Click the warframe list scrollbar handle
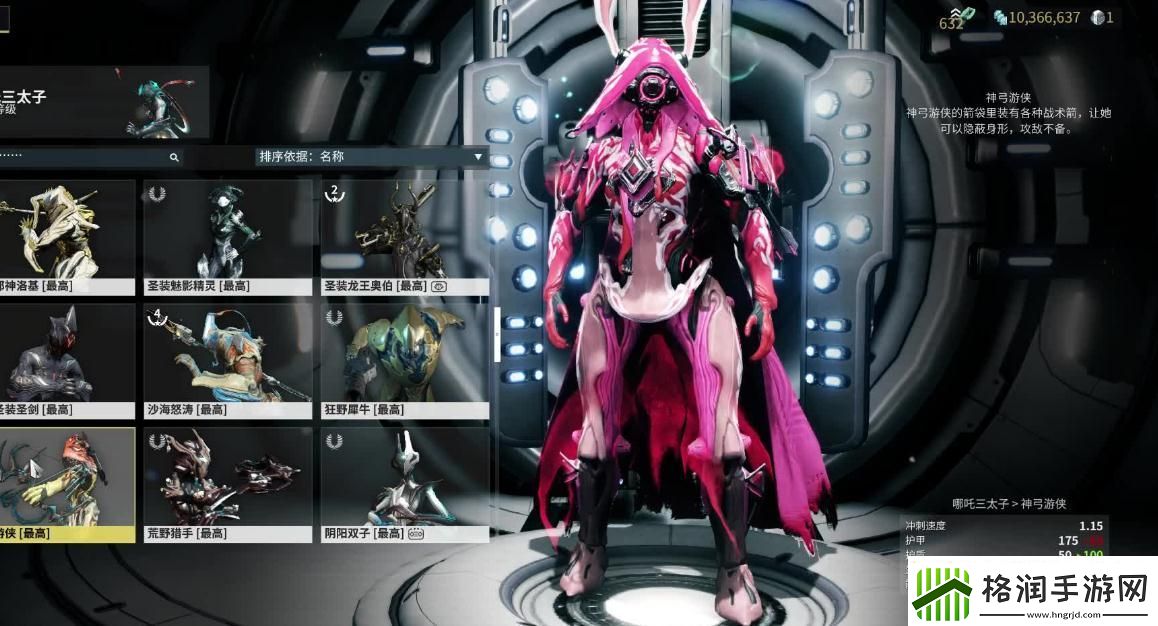 point(497,333)
